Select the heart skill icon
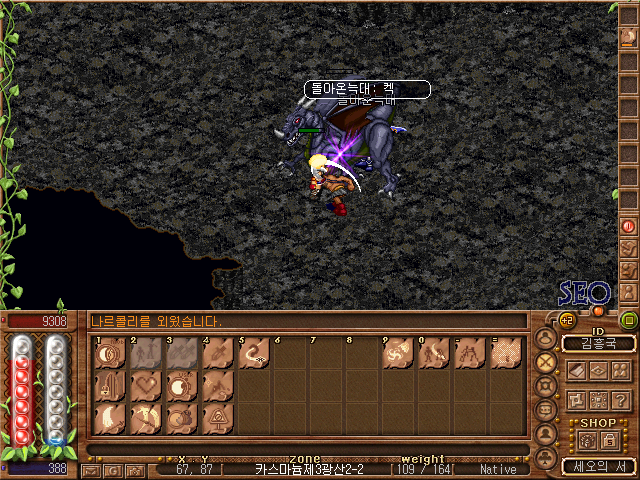The height and width of the screenshot is (480, 640). click(145, 386)
